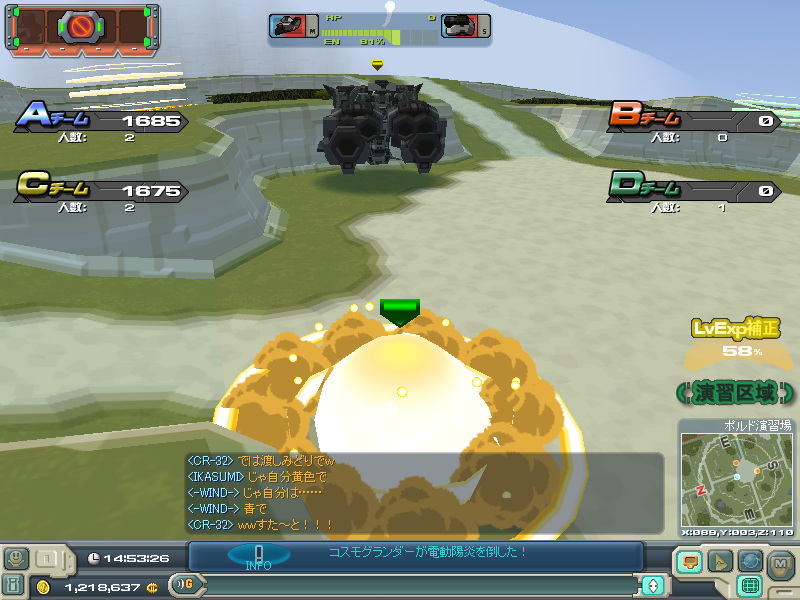The width and height of the screenshot is (800, 600).
Task: Click the green grid icon button
Action: [749, 585]
